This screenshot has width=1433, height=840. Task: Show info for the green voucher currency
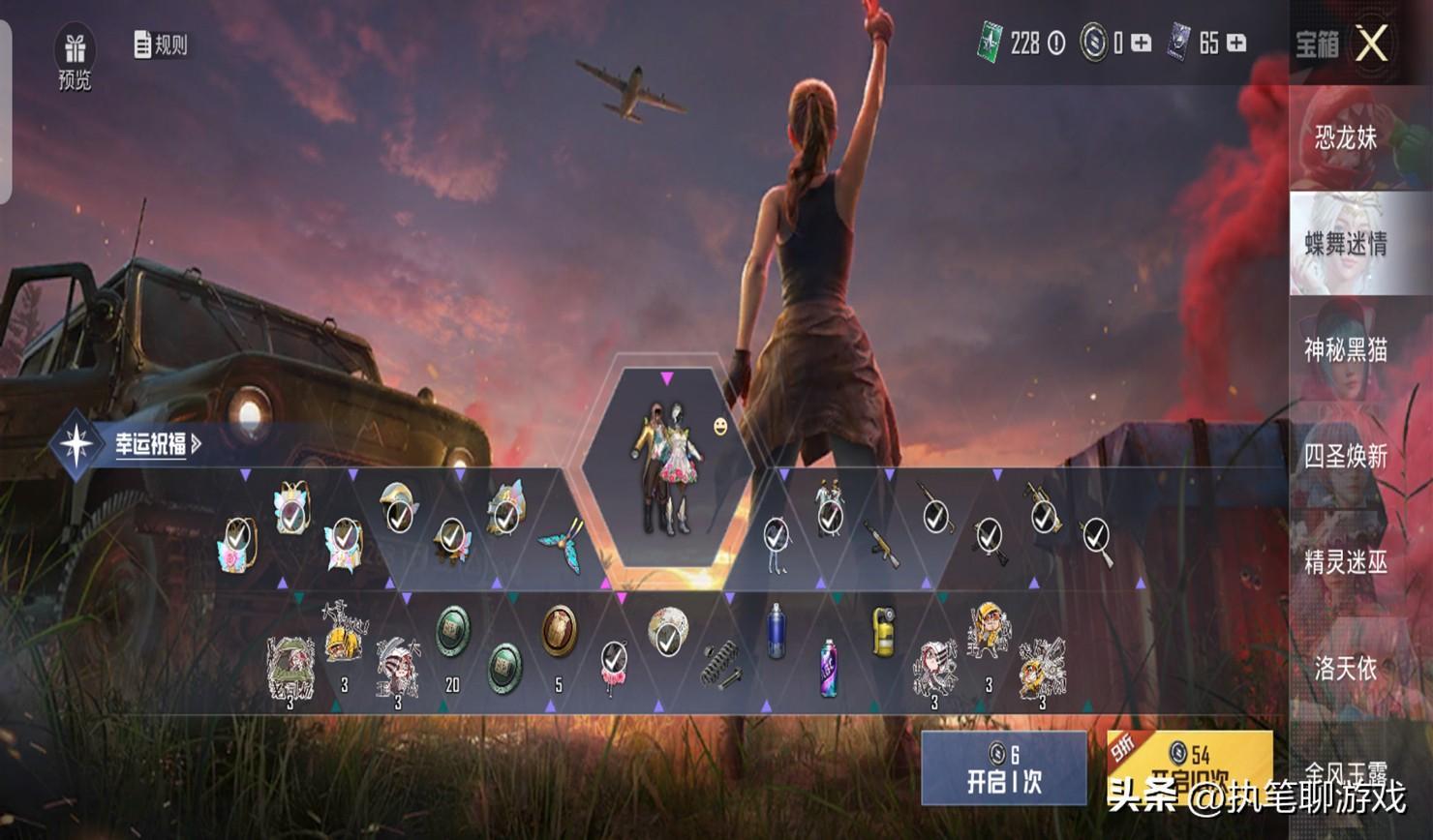tap(1056, 44)
